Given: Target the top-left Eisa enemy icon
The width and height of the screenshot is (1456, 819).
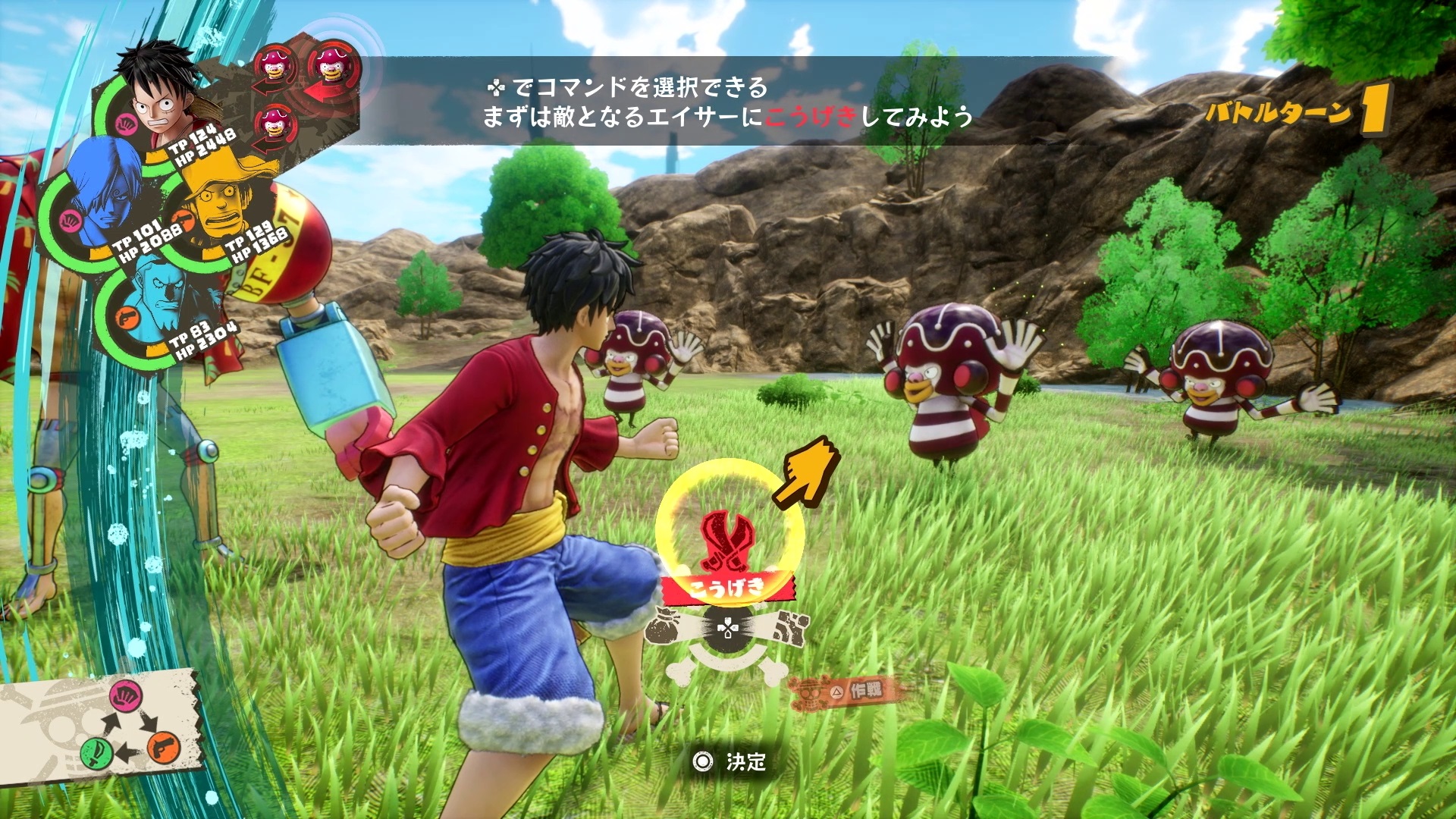Looking at the screenshot, I should 275,64.
